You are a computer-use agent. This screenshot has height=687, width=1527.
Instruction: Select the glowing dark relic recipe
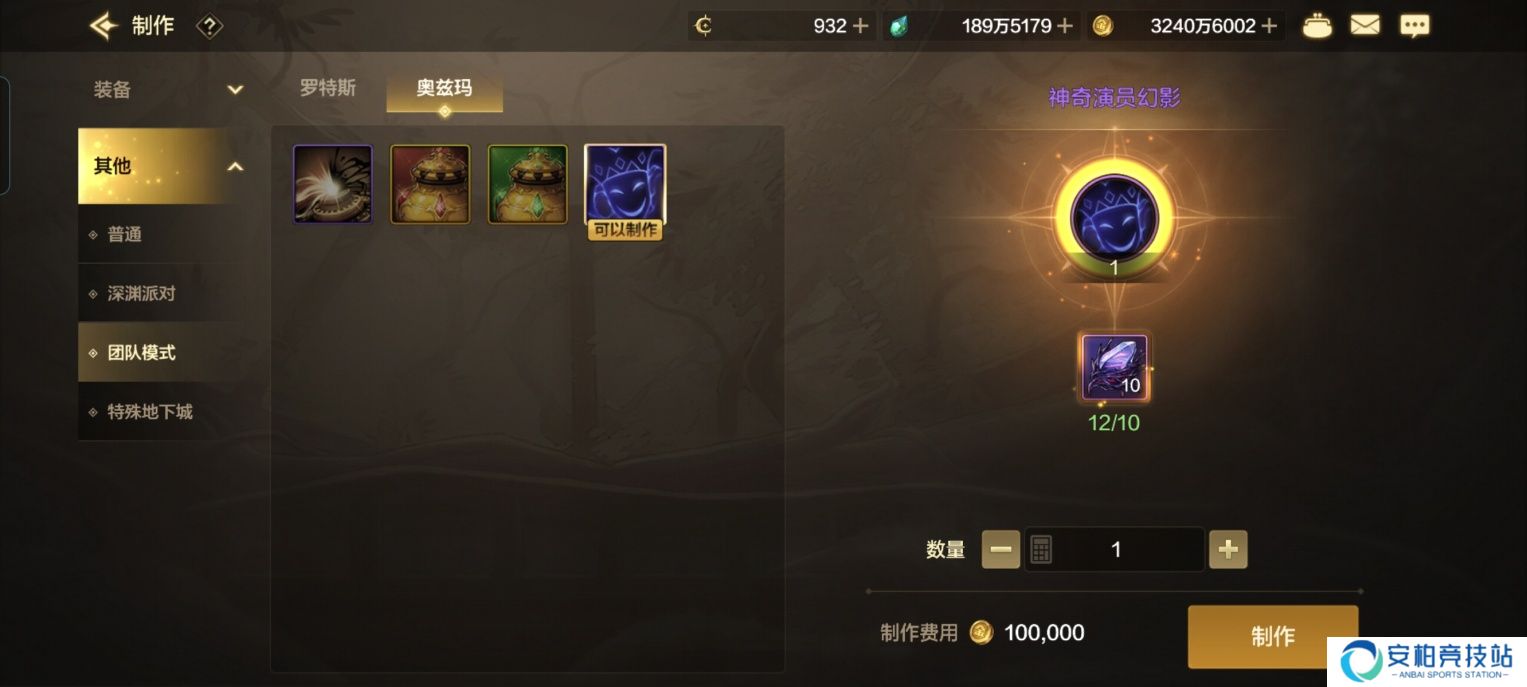tap(333, 184)
